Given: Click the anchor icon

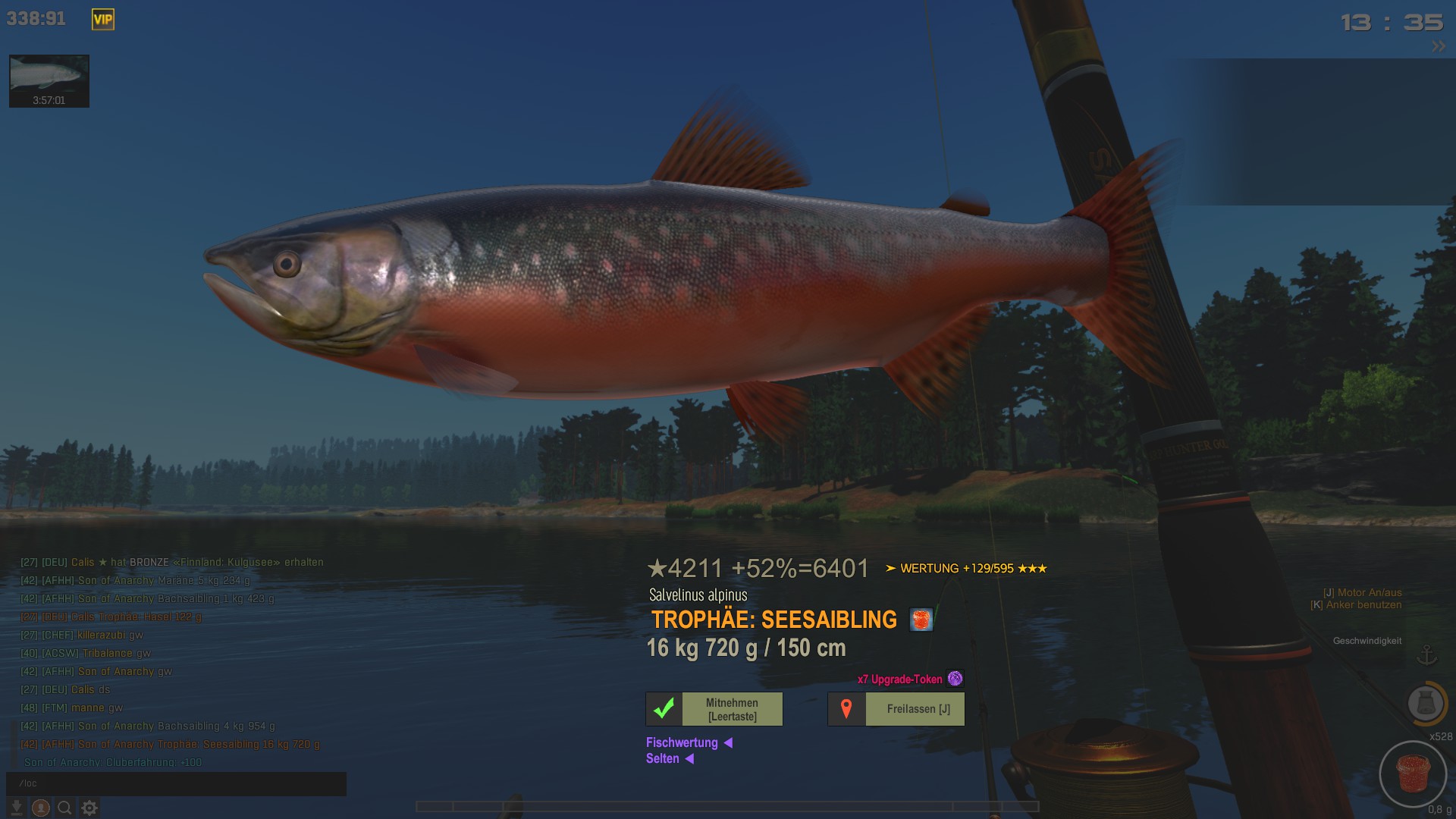Looking at the screenshot, I should coord(1427,655).
